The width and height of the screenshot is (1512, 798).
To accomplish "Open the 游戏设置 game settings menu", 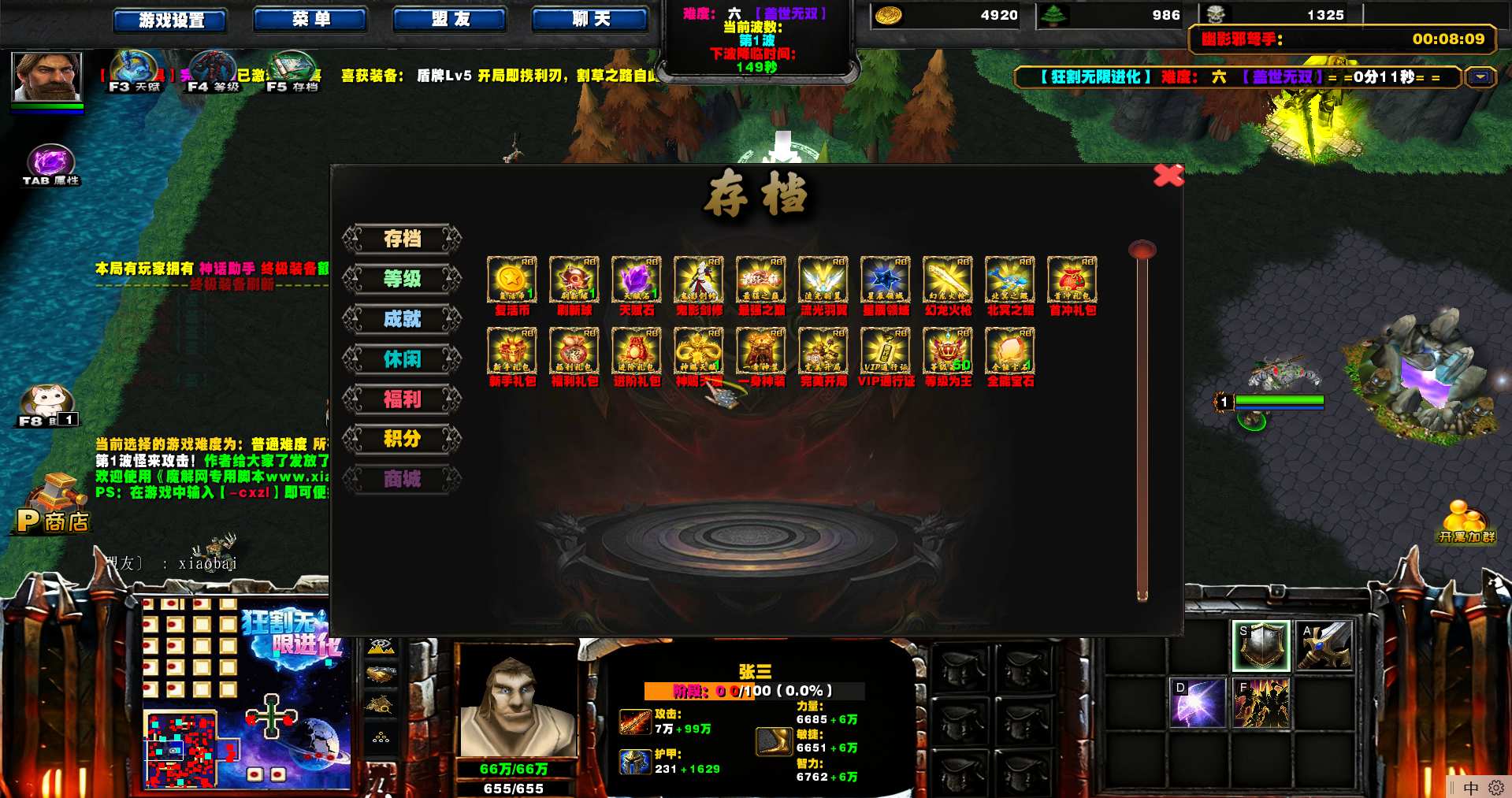I will point(170,20).
